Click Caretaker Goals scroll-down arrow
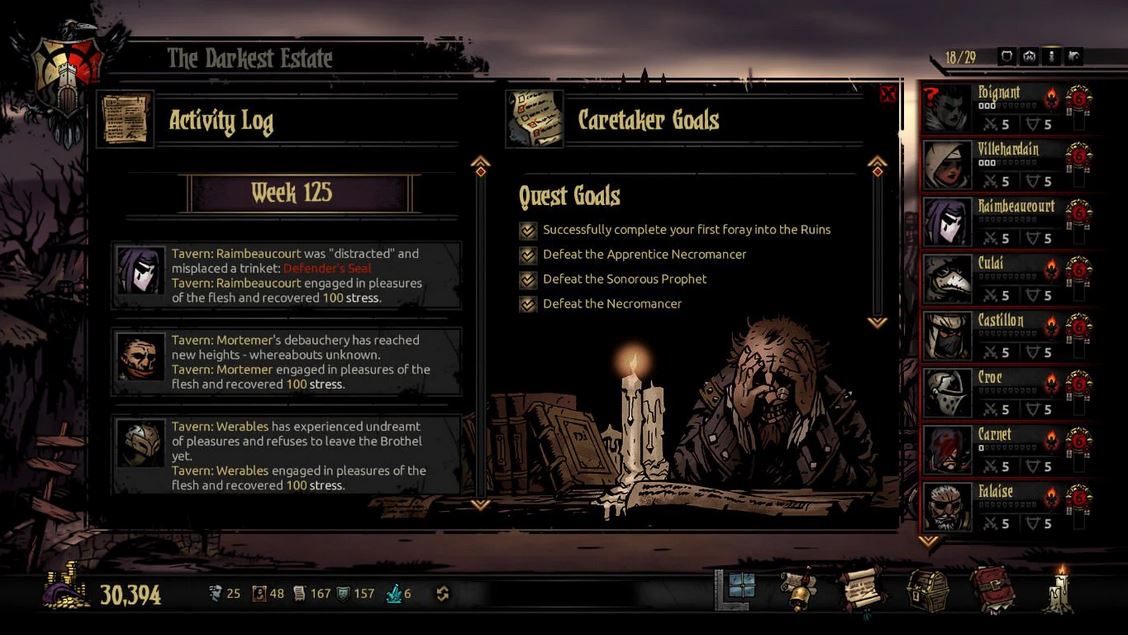The width and height of the screenshot is (1128, 635). coord(877,322)
